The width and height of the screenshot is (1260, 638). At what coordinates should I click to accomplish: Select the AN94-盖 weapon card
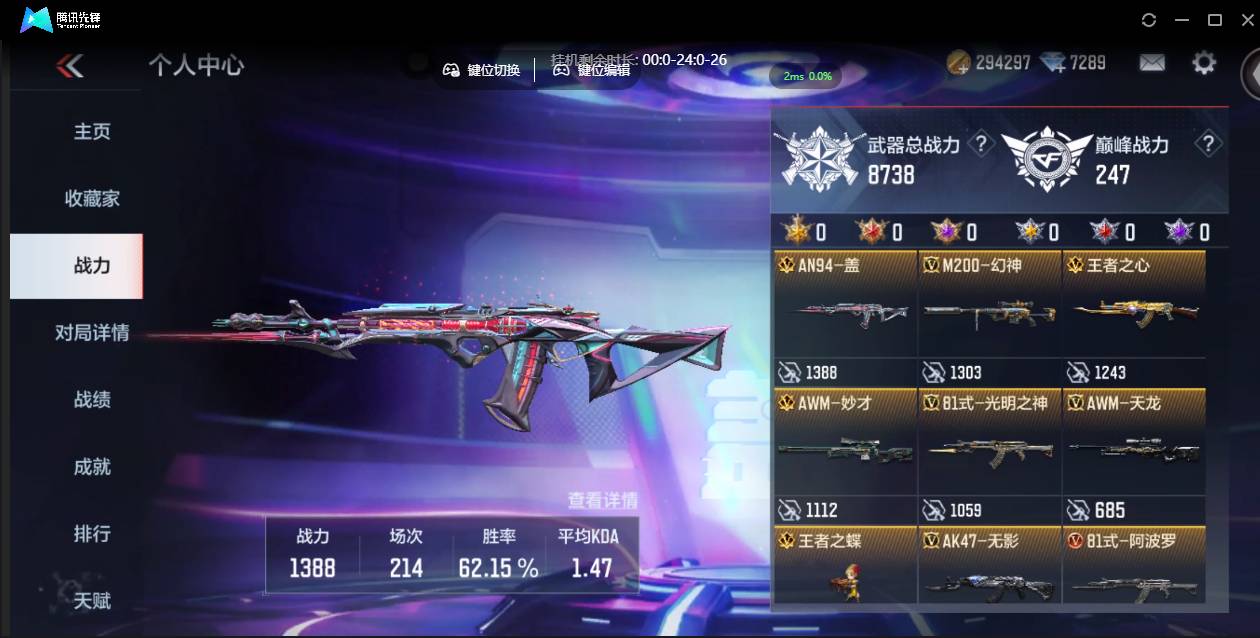click(845, 317)
